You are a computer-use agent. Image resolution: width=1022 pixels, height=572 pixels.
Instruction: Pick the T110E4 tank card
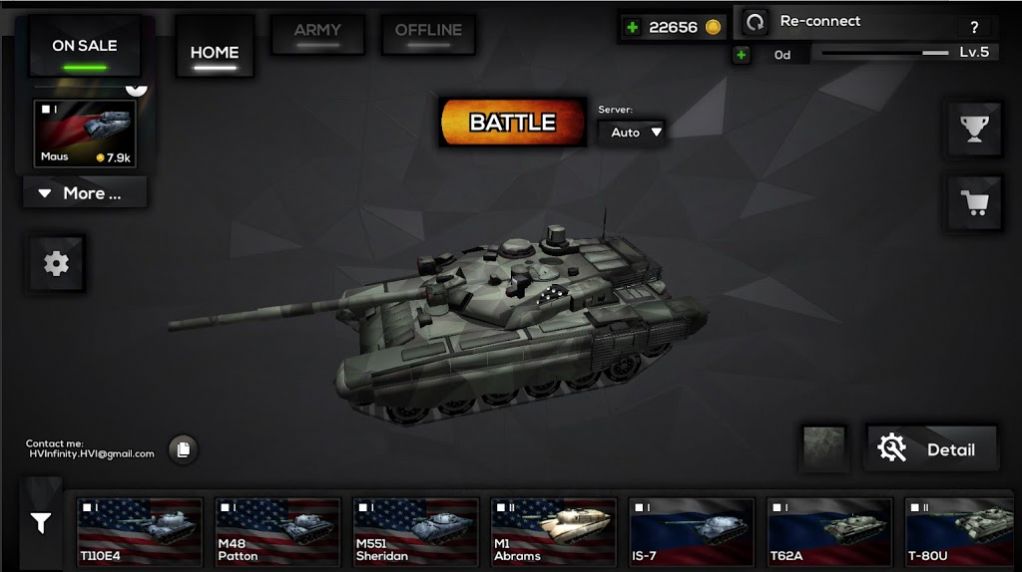pyautogui.click(x=139, y=532)
